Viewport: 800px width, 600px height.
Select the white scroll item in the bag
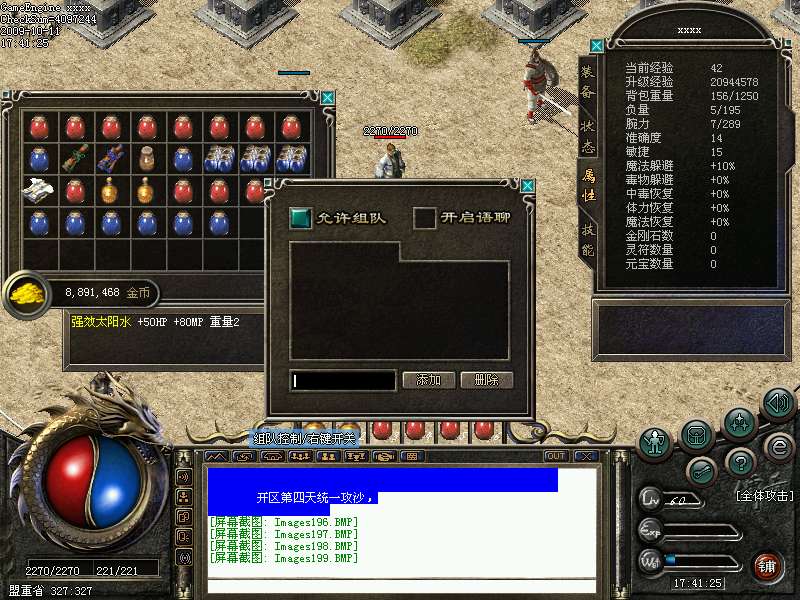38,188
